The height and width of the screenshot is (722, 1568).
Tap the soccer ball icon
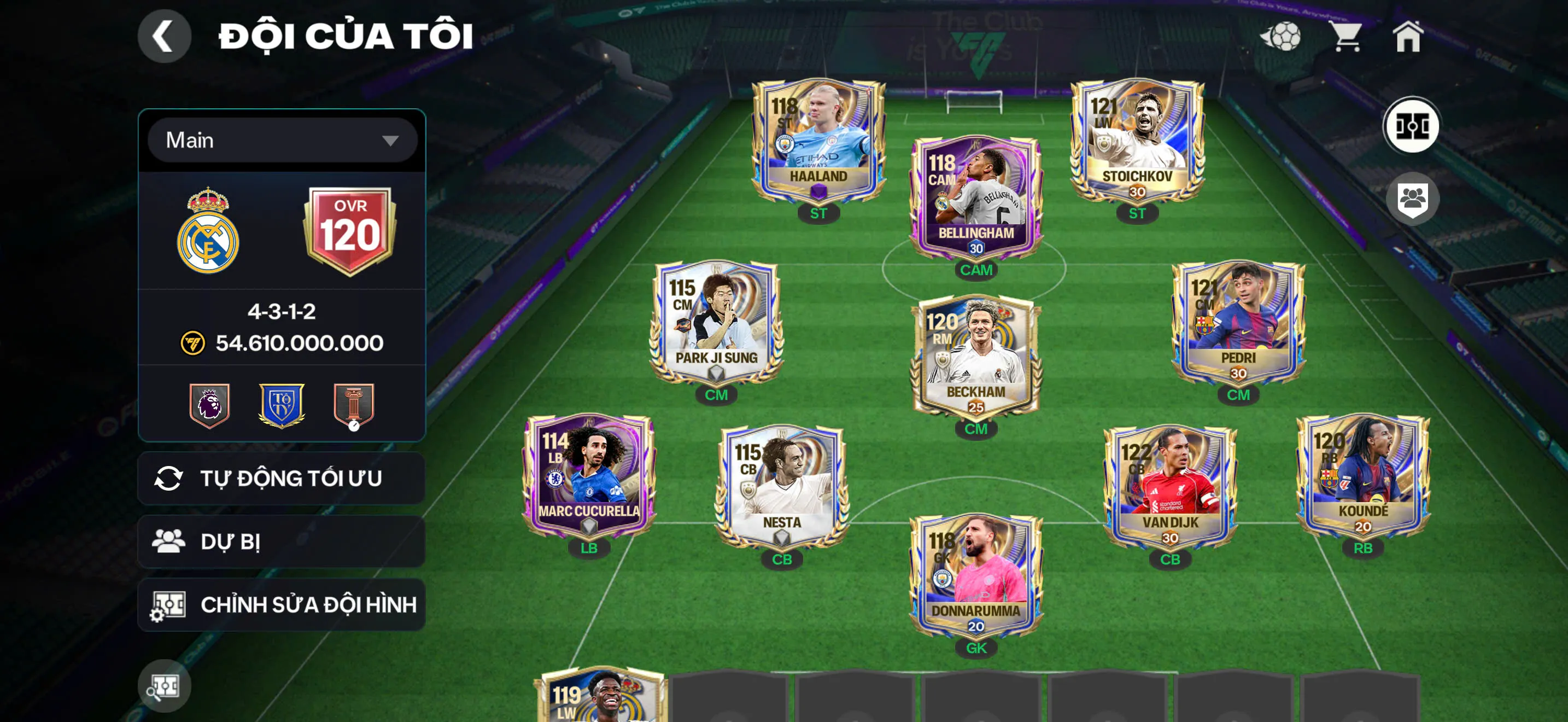pos(1280,37)
